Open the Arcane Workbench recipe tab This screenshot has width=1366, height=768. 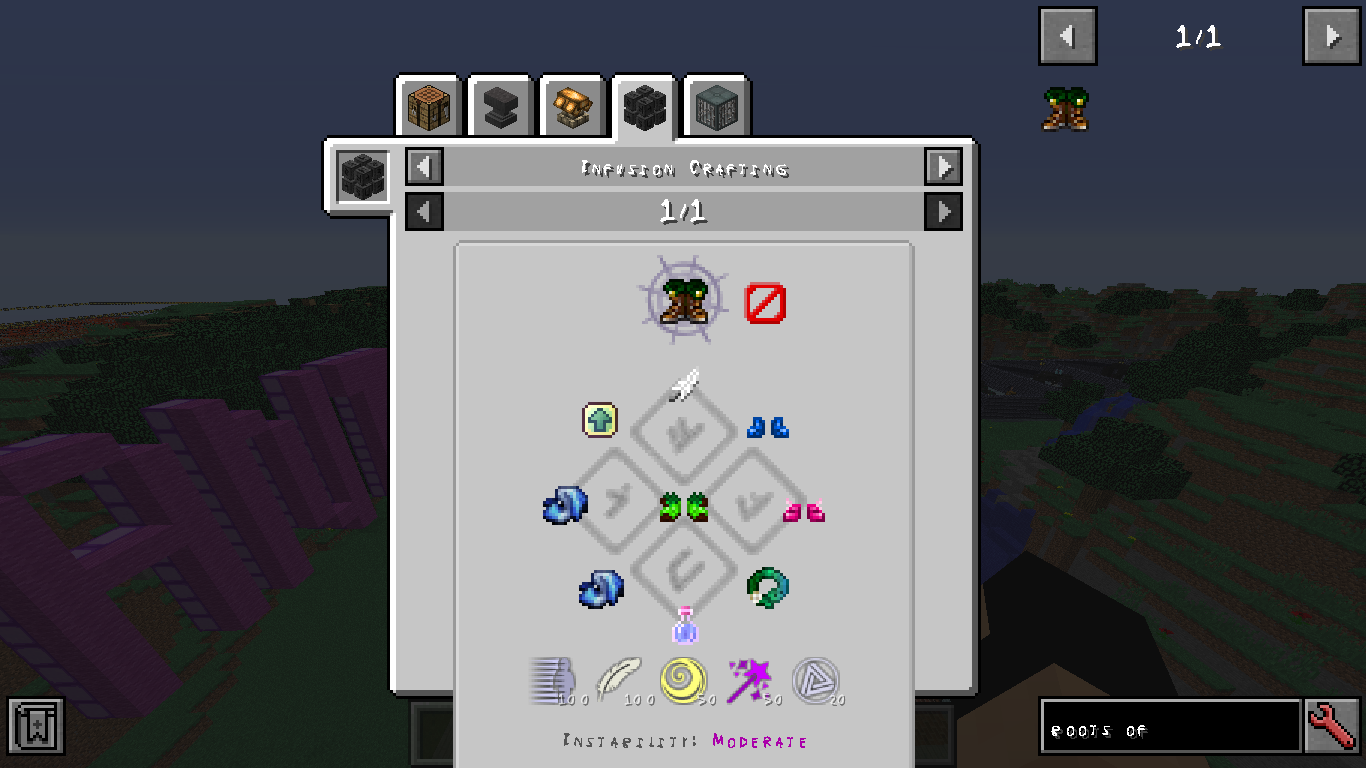pyautogui.click(x=571, y=107)
